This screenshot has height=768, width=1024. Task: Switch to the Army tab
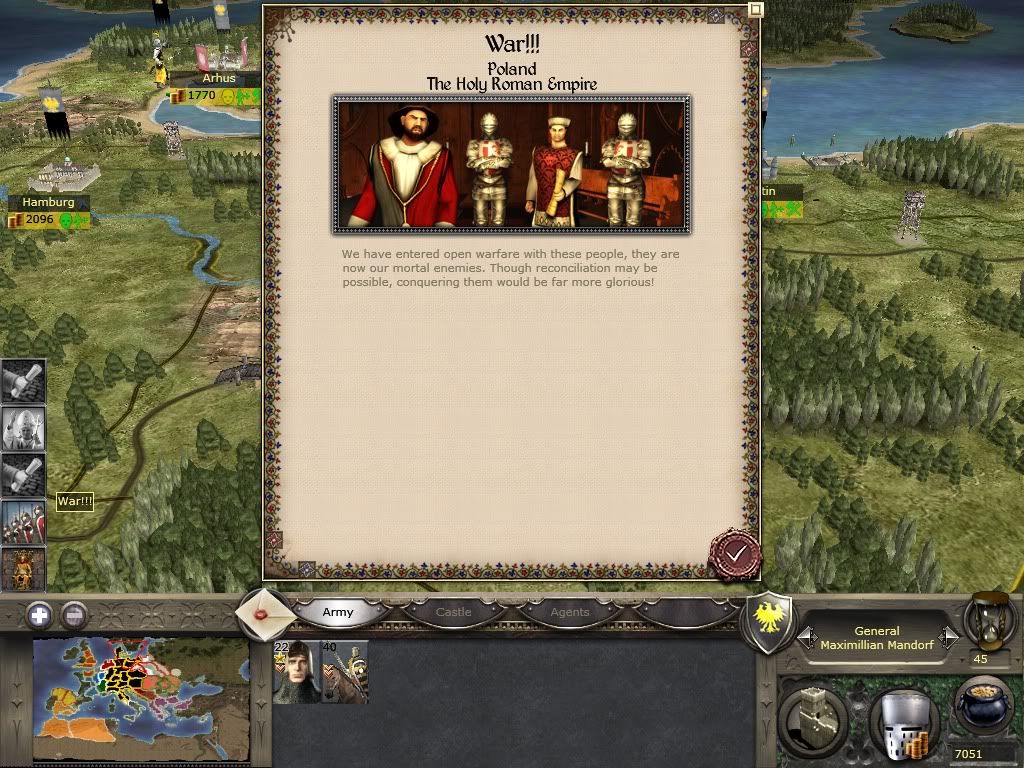(338, 612)
